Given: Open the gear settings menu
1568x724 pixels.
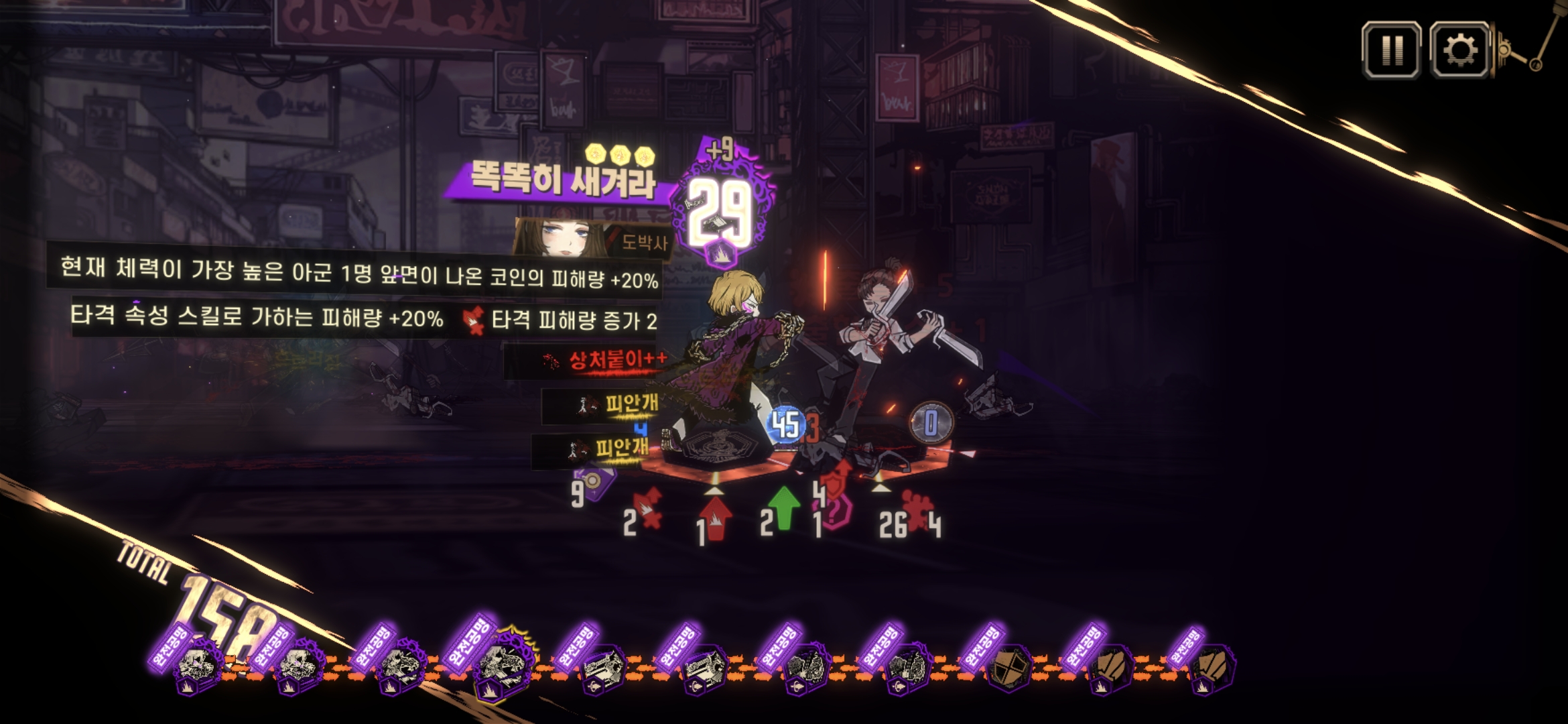Looking at the screenshot, I should (1459, 50).
